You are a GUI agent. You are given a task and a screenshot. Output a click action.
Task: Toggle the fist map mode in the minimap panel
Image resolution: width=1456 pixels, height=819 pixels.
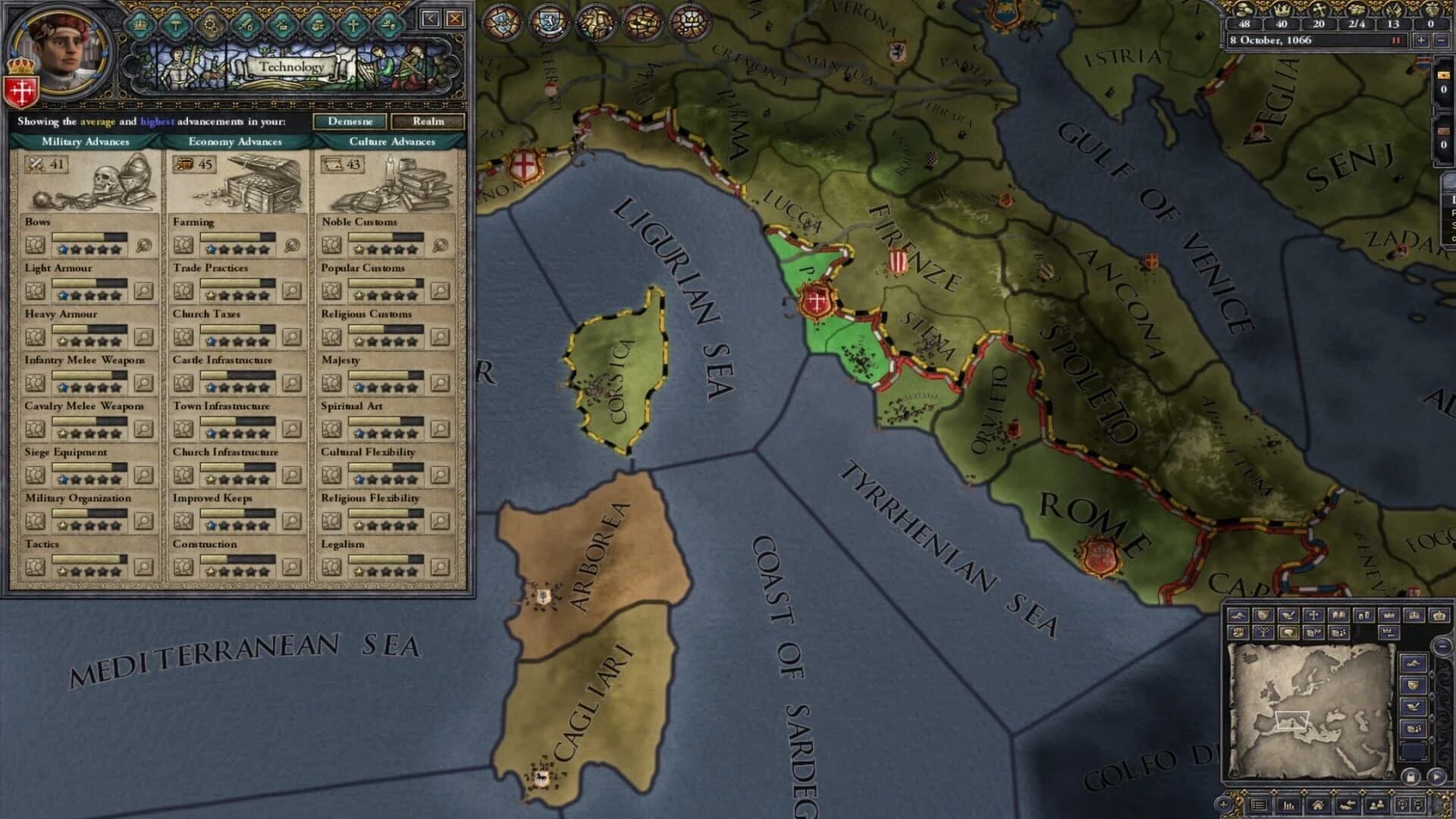1239,632
